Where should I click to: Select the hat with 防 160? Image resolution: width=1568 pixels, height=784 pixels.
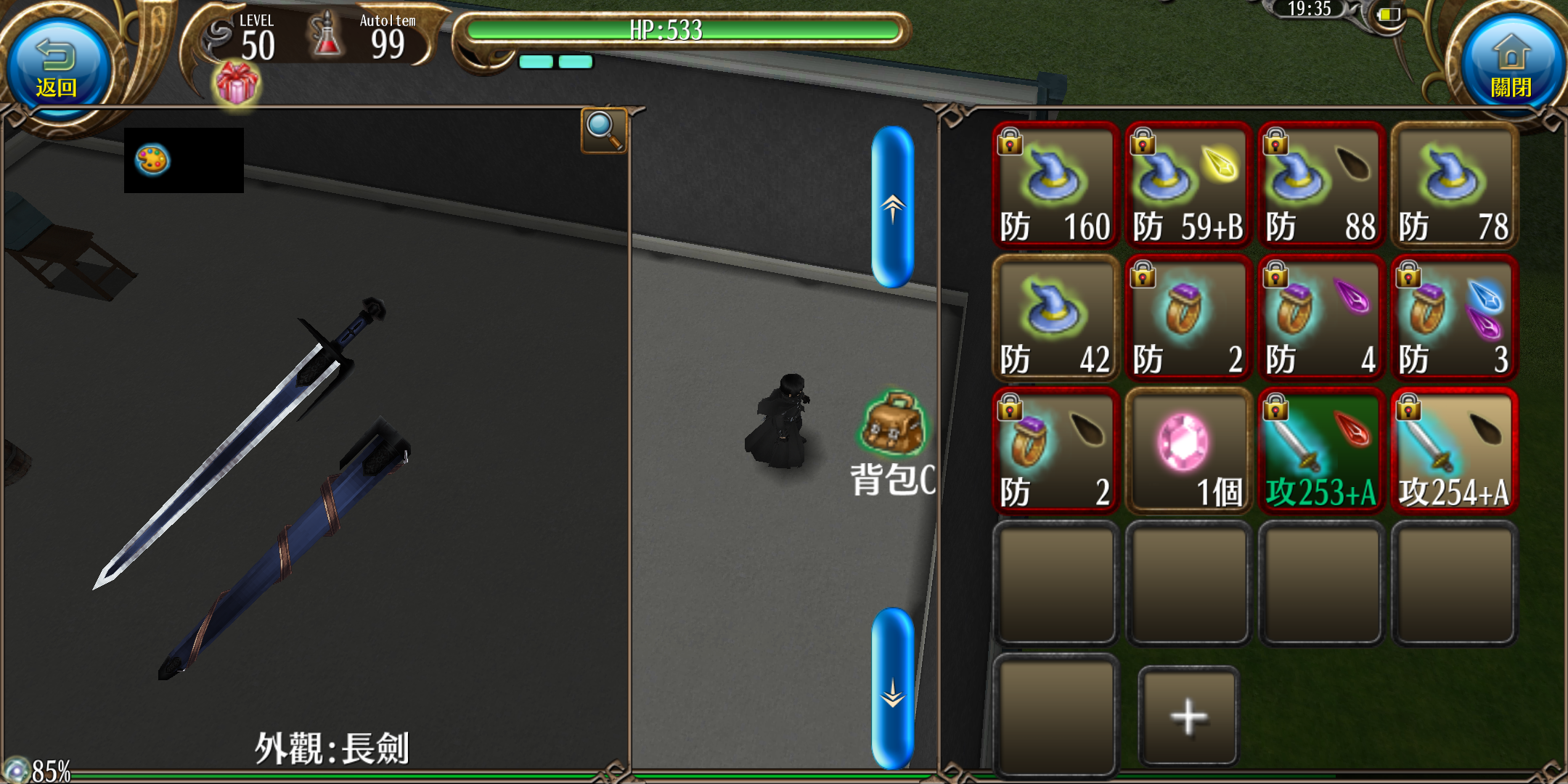(x=1055, y=186)
